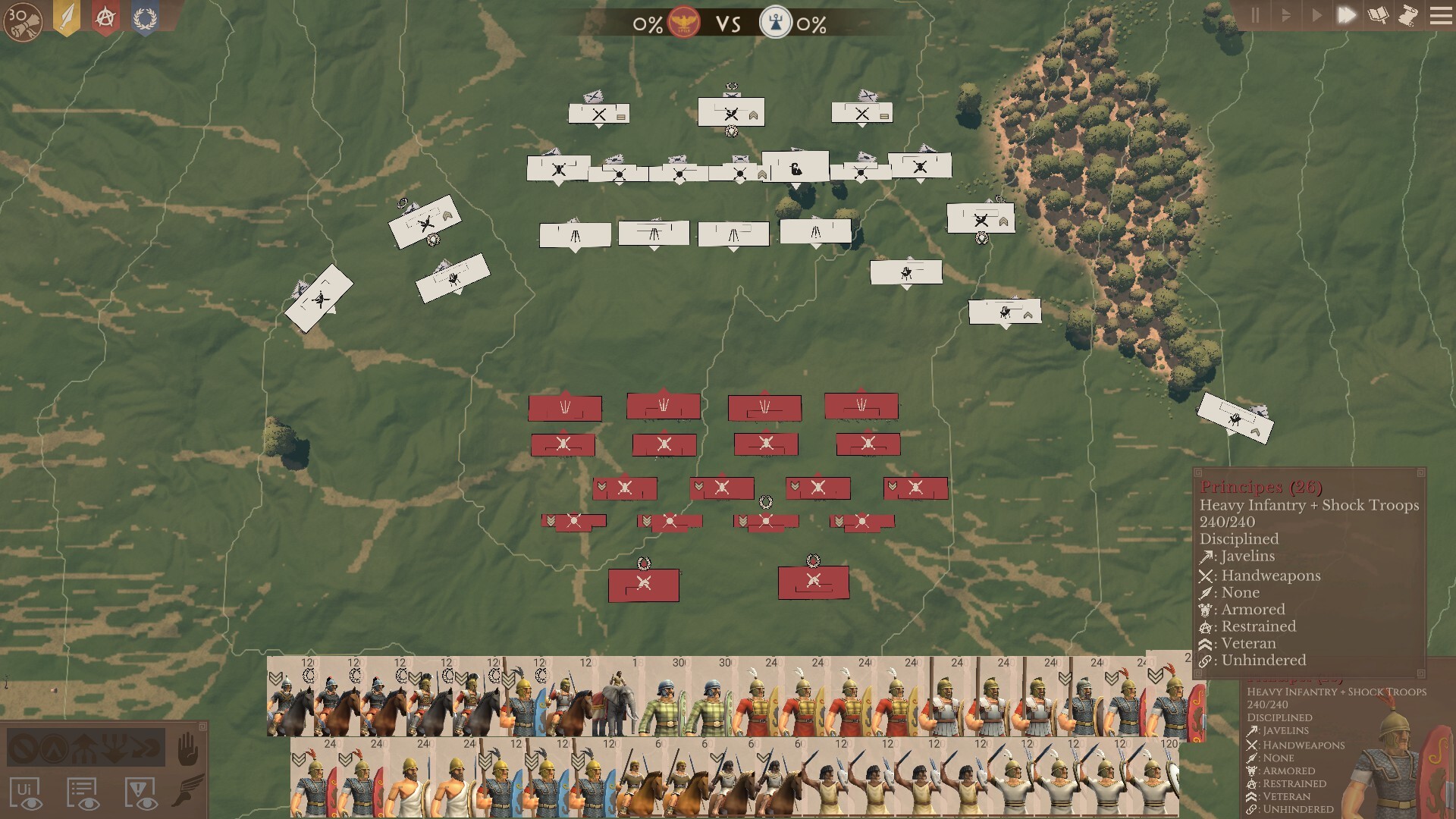Enable fast-forward battle speed

[1348, 13]
